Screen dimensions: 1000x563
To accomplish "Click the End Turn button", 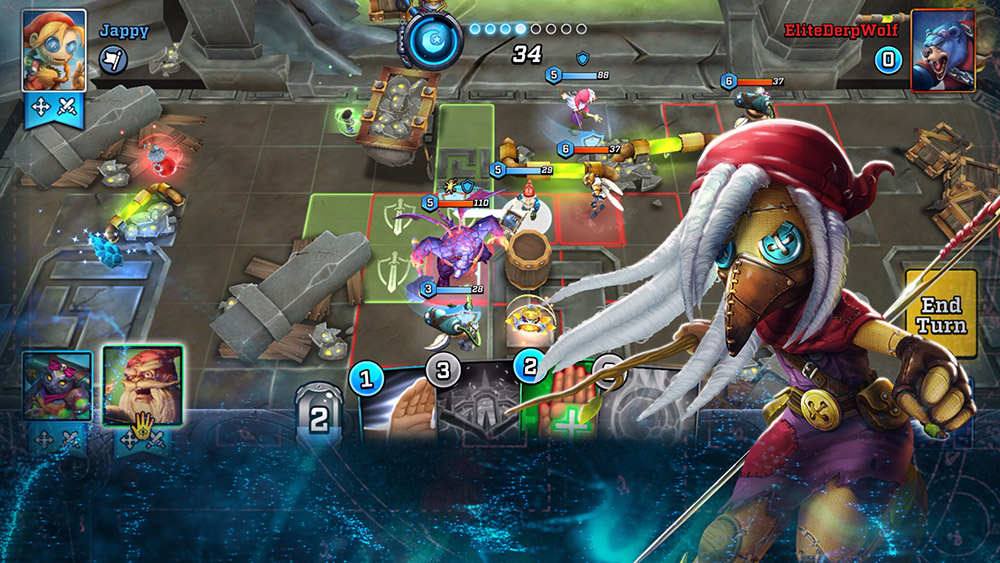I will click(941, 314).
